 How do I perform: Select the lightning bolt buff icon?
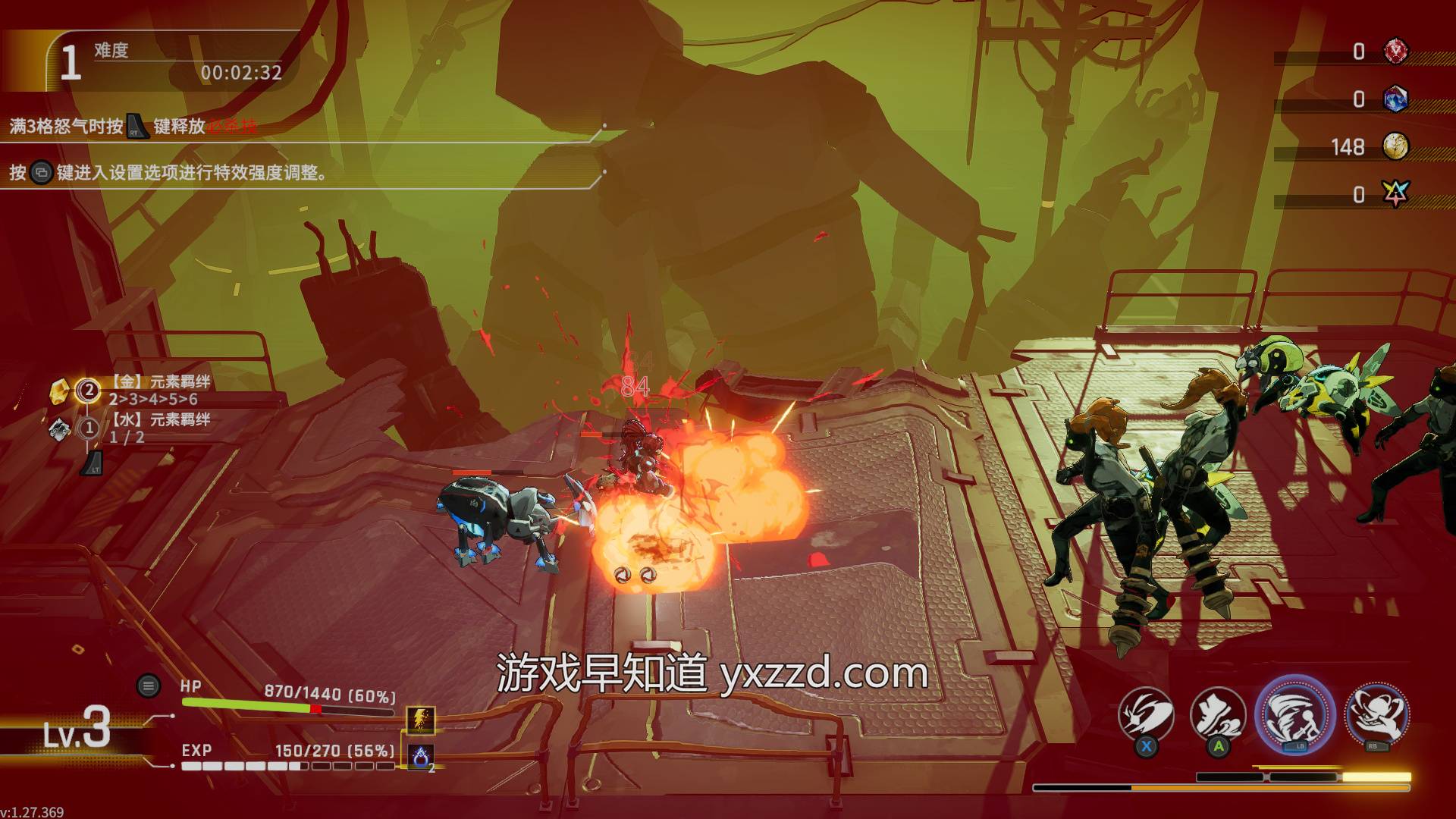pos(421,719)
